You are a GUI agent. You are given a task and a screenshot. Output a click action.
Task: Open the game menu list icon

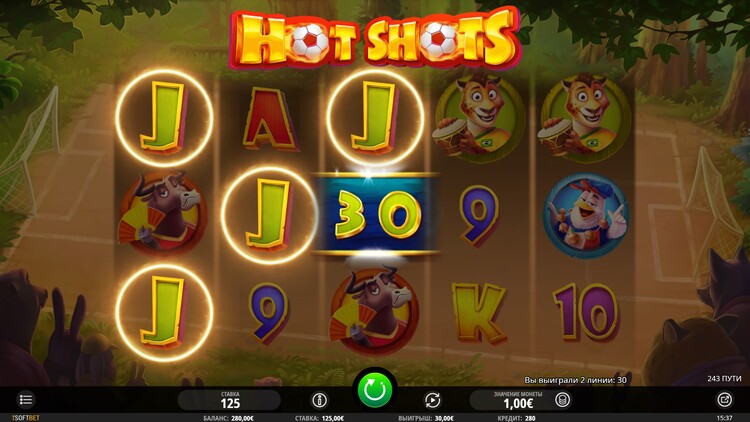tap(26, 400)
